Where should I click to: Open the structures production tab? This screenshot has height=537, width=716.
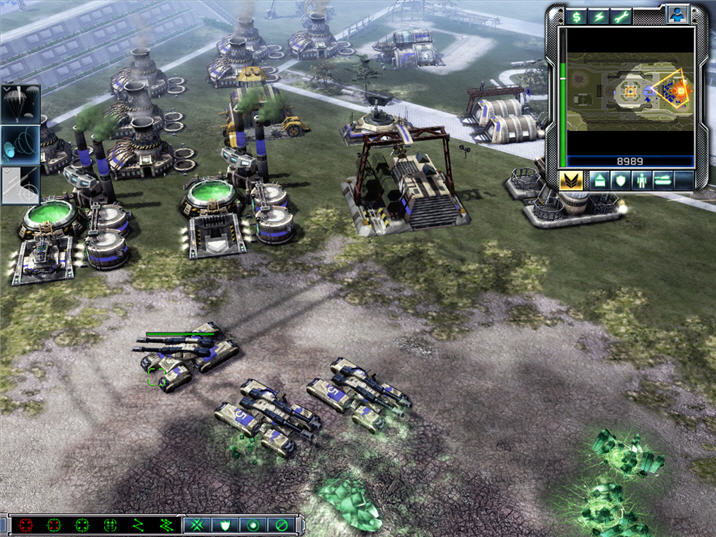click(x=598, y=180)
